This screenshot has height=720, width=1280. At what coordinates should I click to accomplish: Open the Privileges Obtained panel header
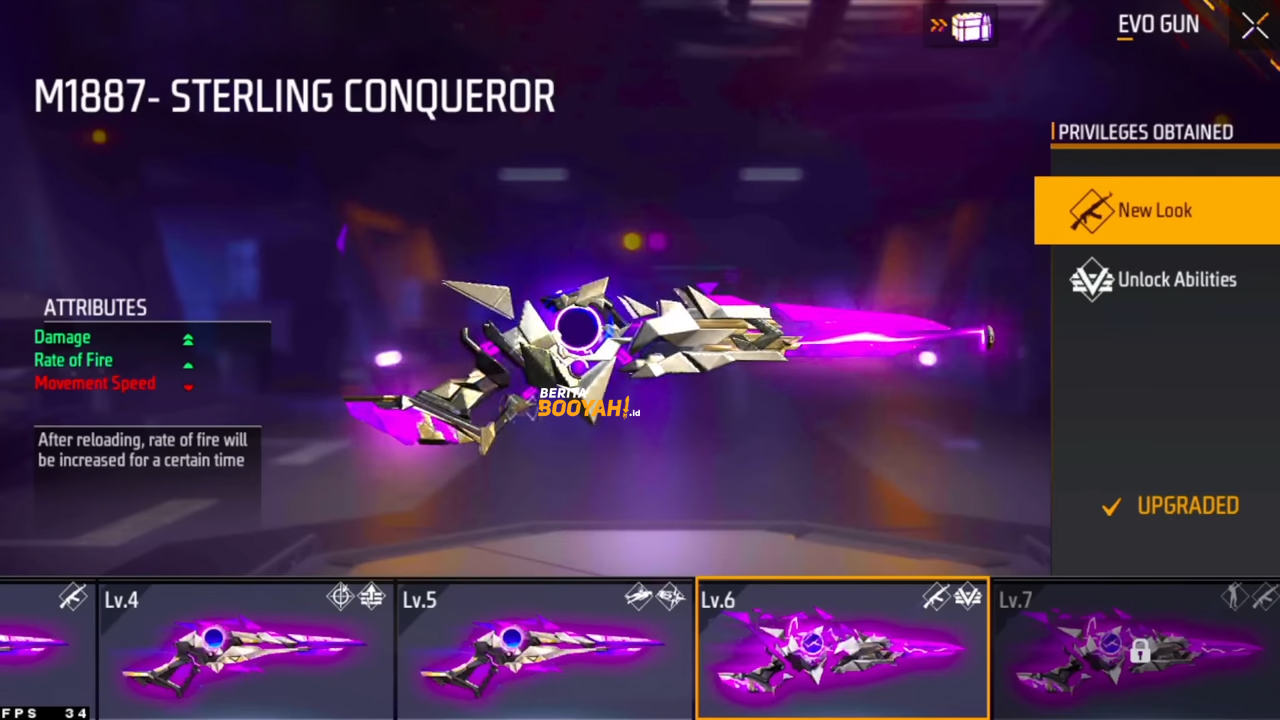point(1143,132)
